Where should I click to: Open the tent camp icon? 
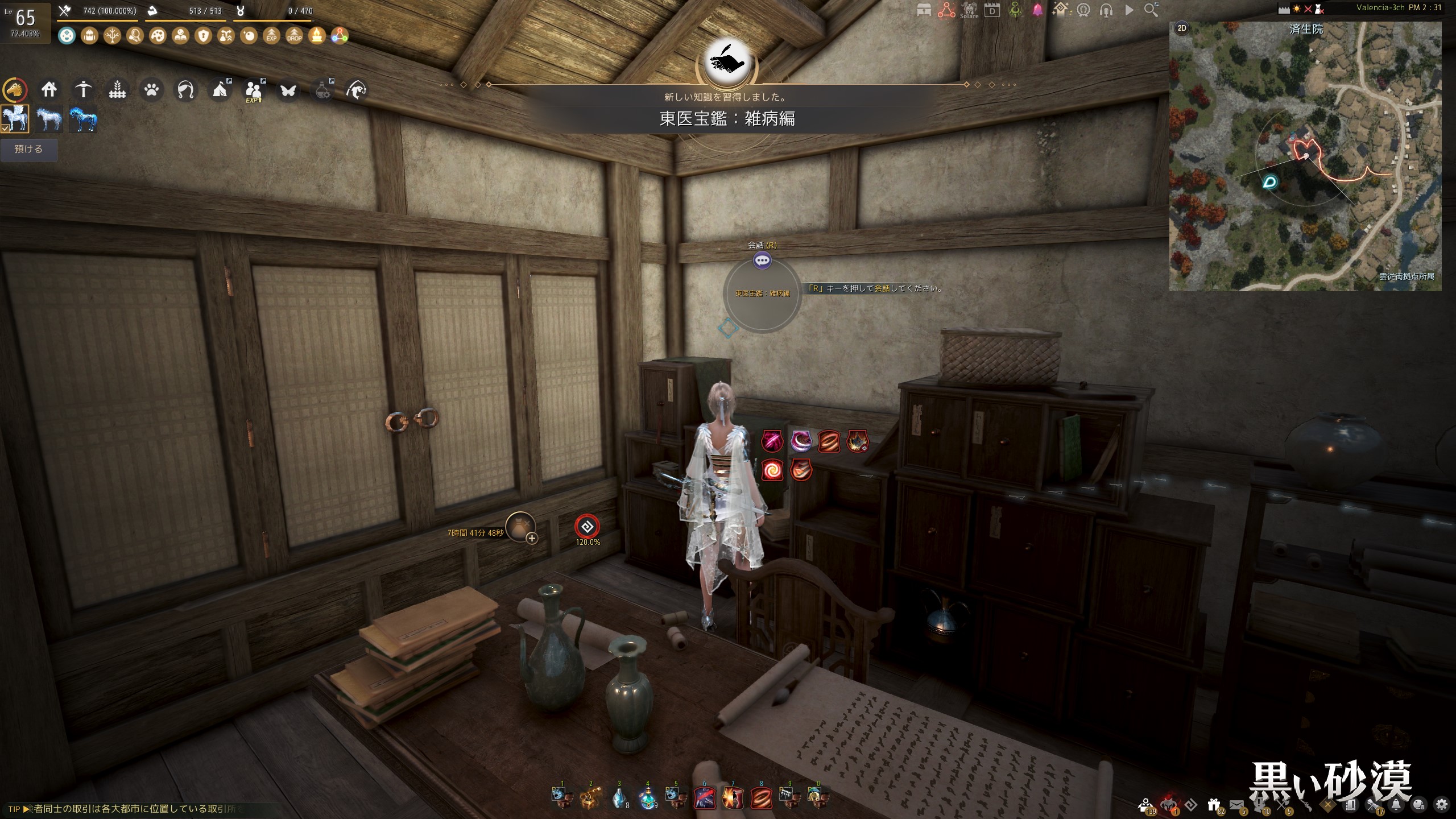220,90
